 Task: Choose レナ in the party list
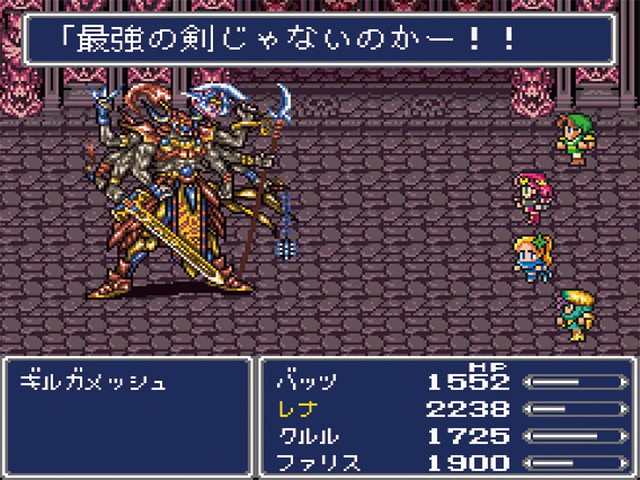click(297, 409)
